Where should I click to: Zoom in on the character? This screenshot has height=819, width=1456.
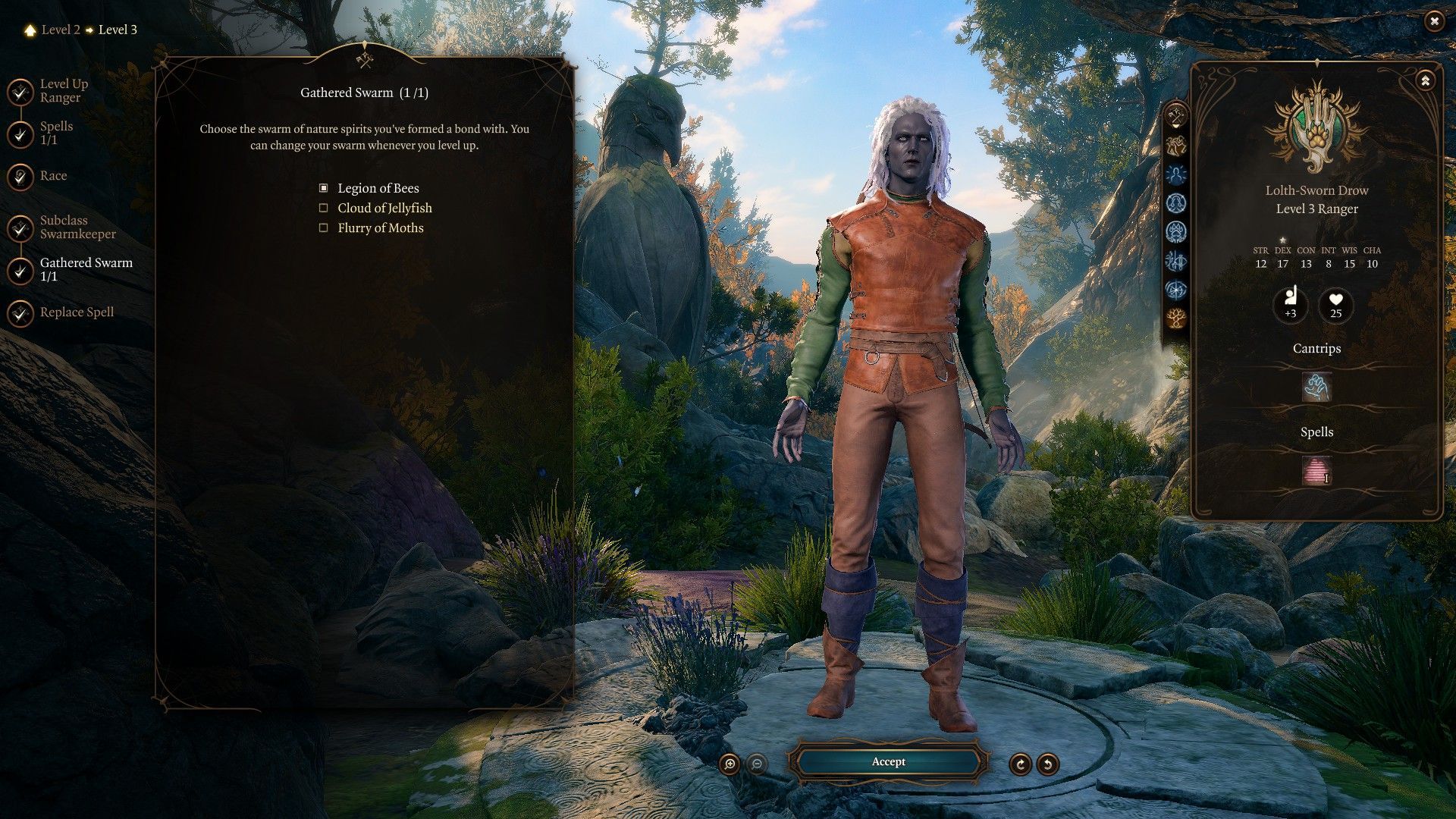(730, 764)
